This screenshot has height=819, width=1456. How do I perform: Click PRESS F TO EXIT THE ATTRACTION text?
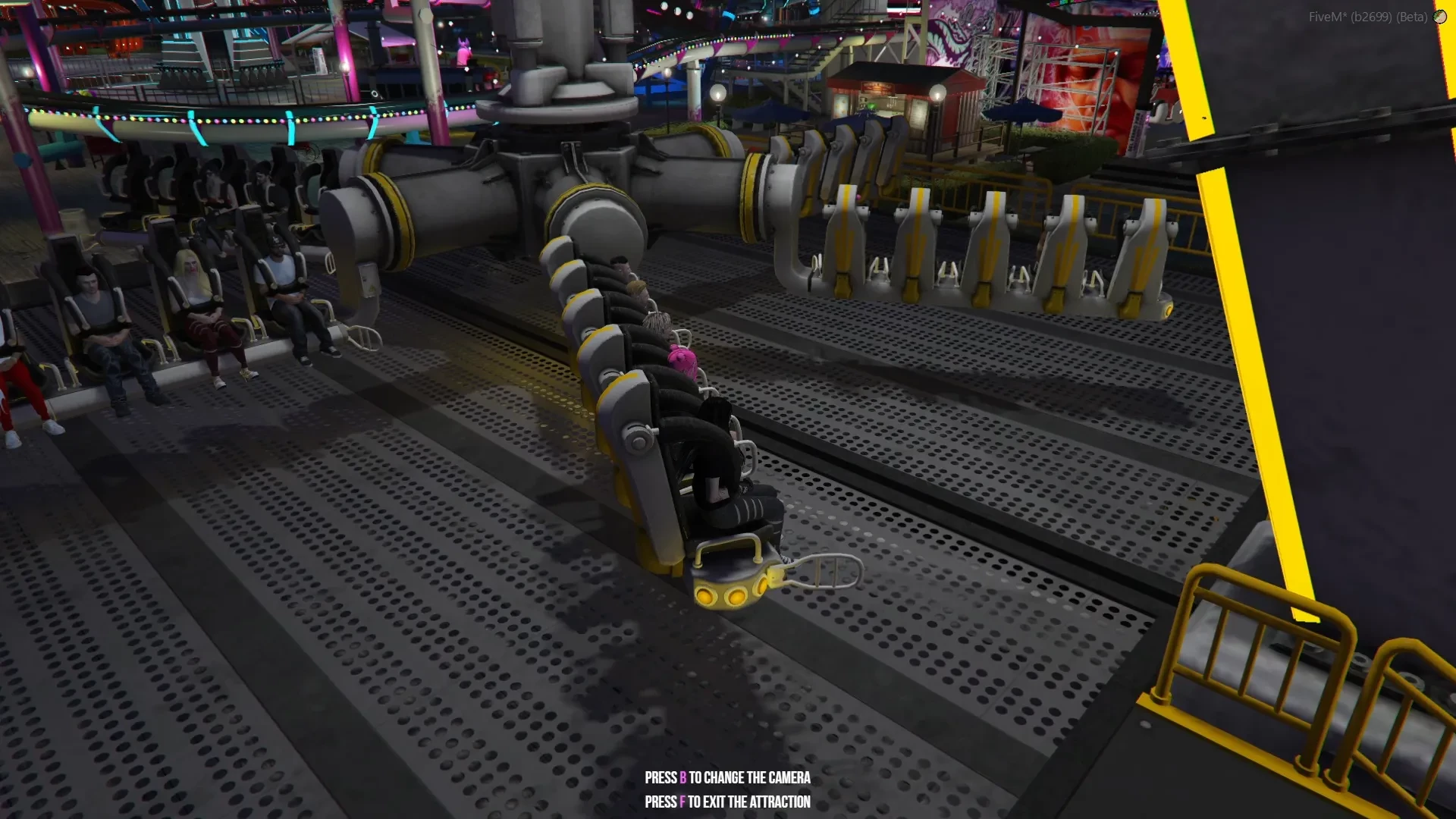[726, 801]
